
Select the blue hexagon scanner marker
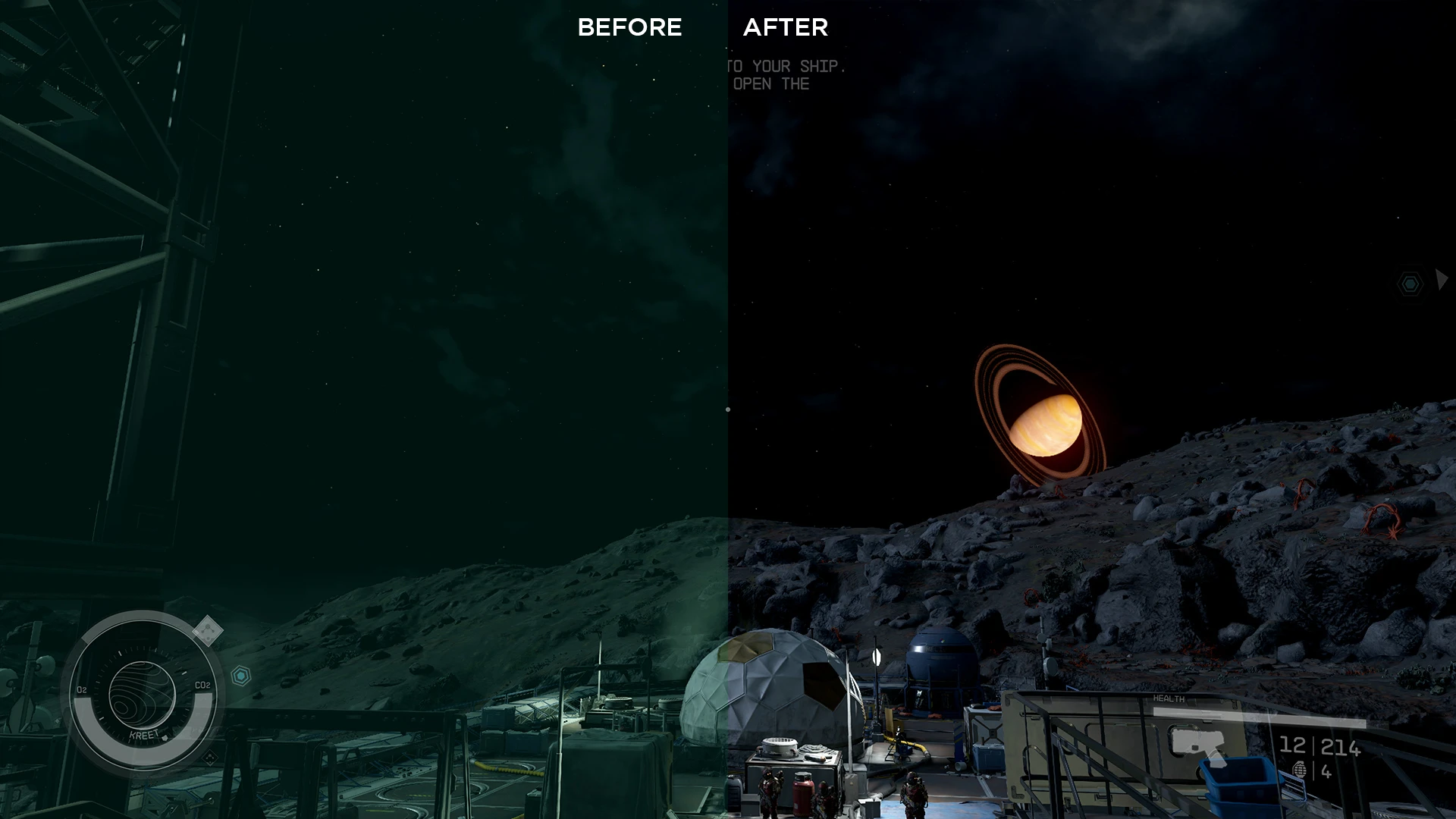241,675
